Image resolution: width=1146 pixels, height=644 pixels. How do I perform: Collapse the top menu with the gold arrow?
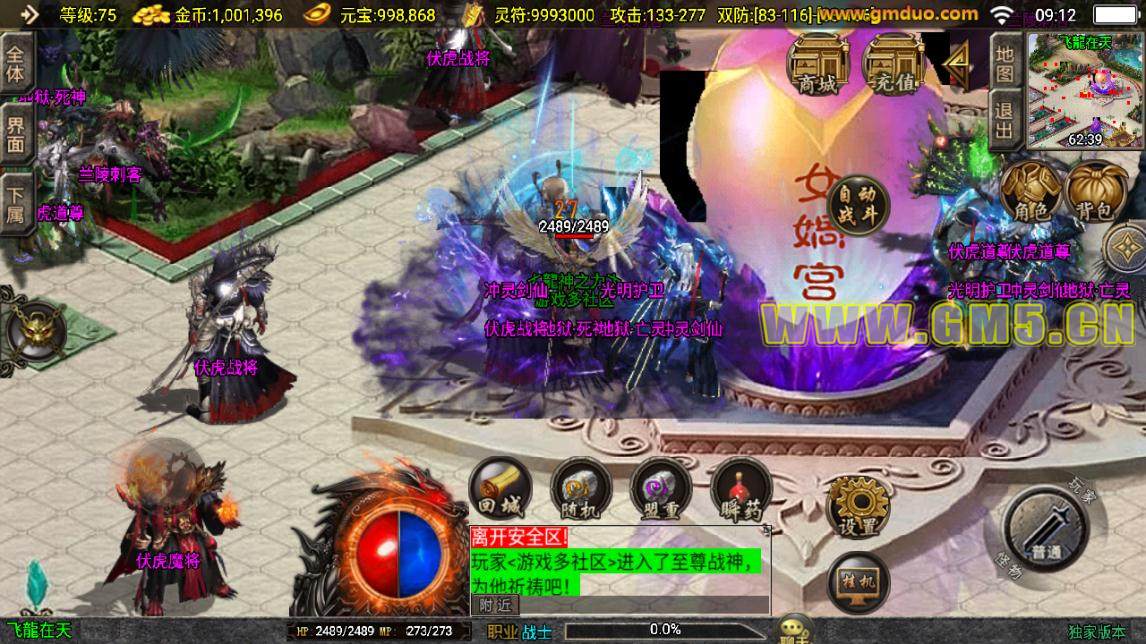[x=958, y=66]
